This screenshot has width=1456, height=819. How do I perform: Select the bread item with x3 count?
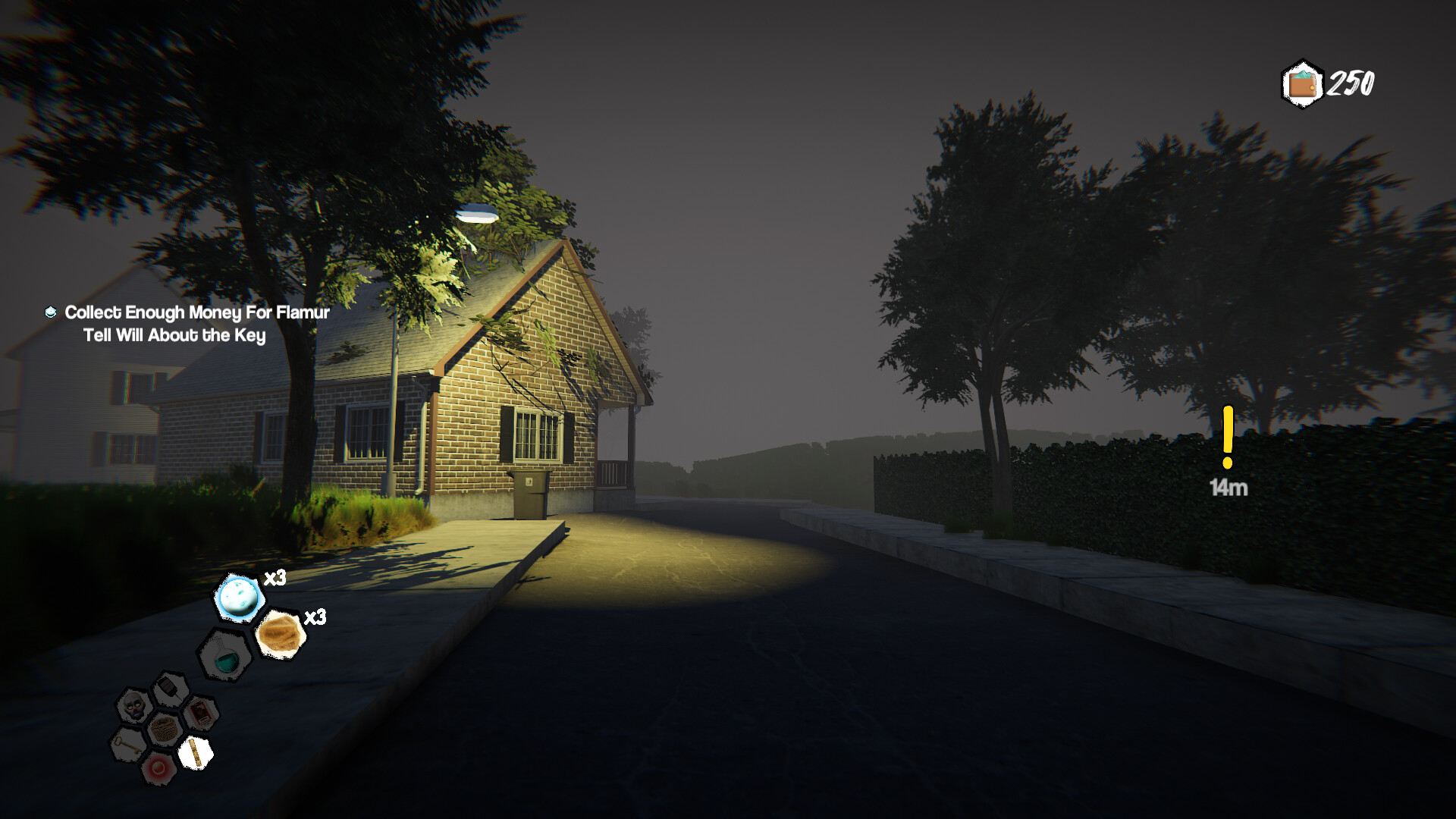click(x=280, y=632)
